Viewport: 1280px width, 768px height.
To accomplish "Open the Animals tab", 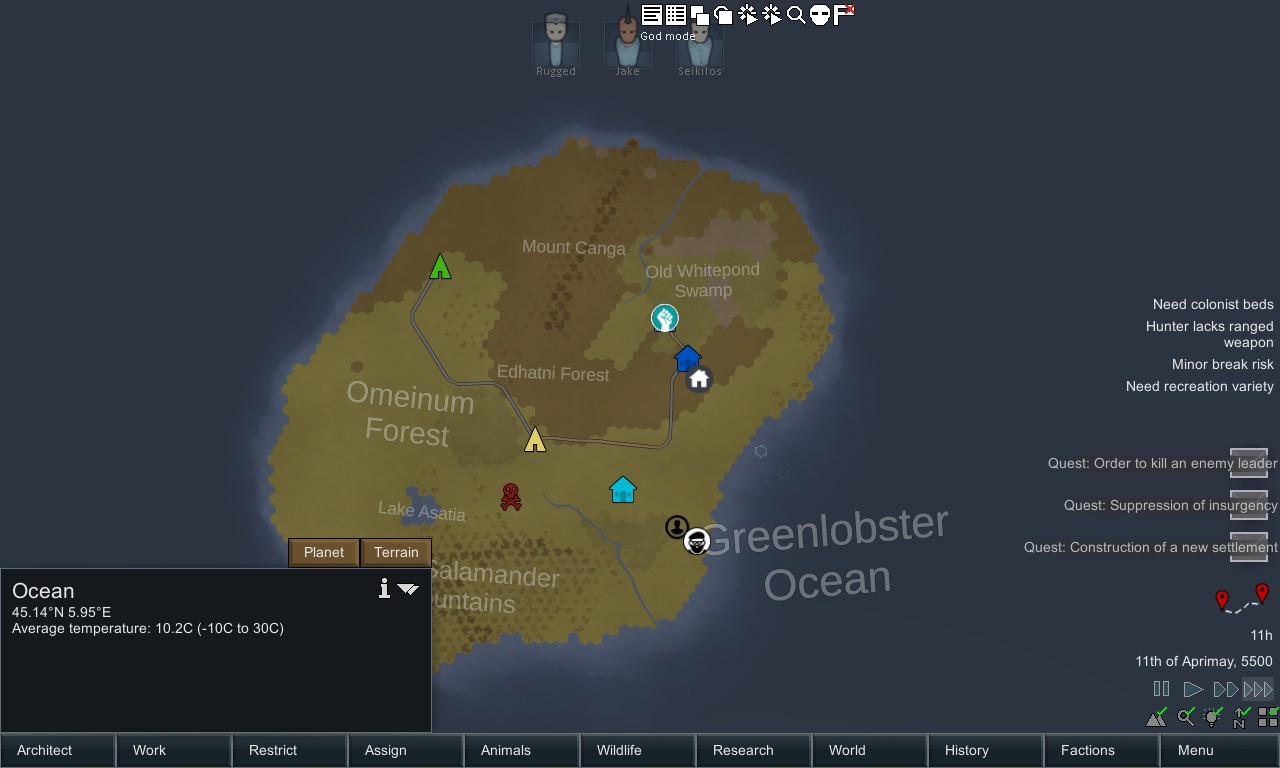I will (x=522, y=750).
